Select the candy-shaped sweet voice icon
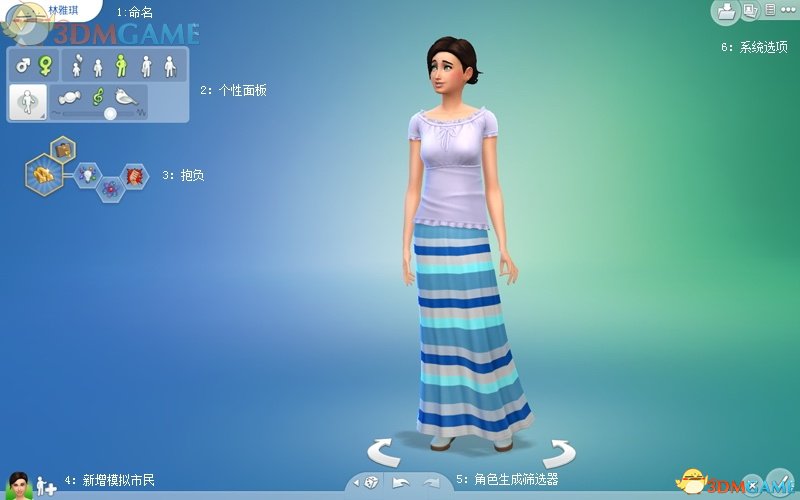The width and height of the screenshot is (800, 500). click(70, 97)
